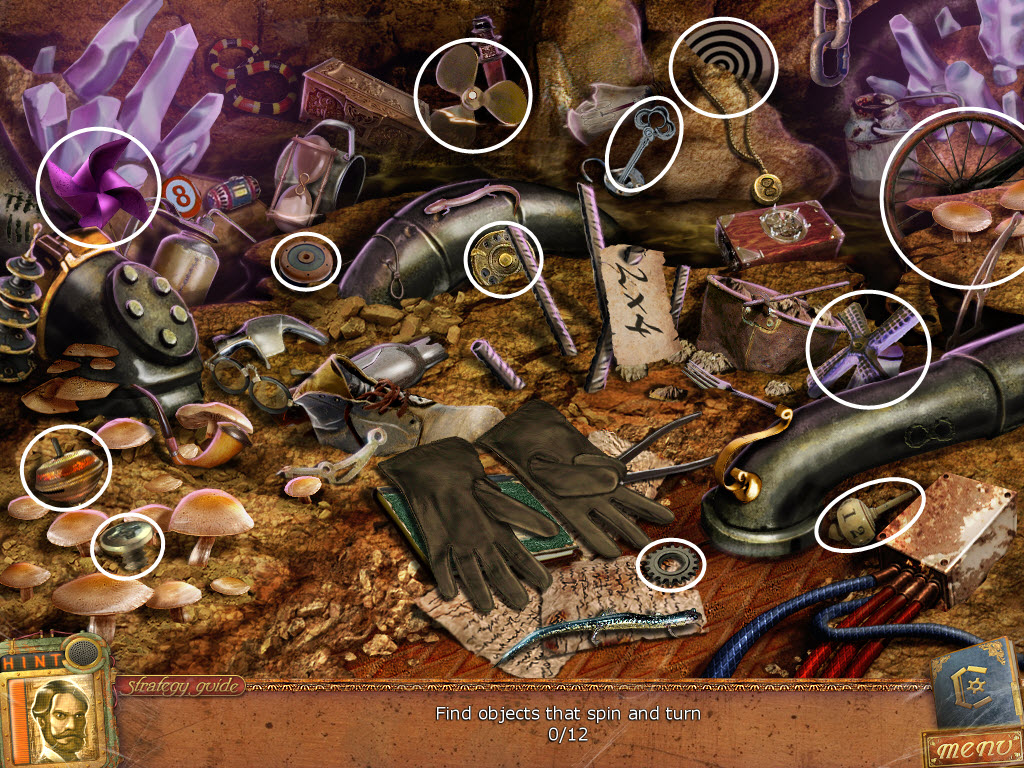
Task: Select the circled brass propeller
Action: coord(471,97)
